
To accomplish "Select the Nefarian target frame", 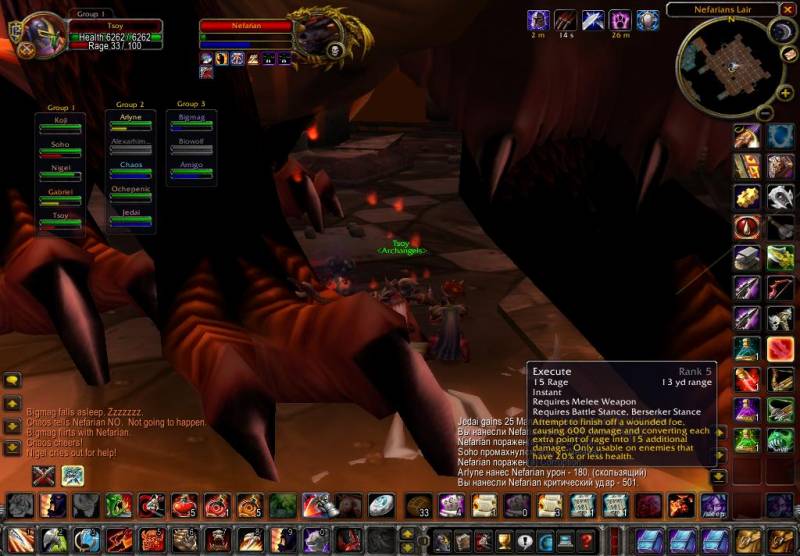I will tap(244, 27).
